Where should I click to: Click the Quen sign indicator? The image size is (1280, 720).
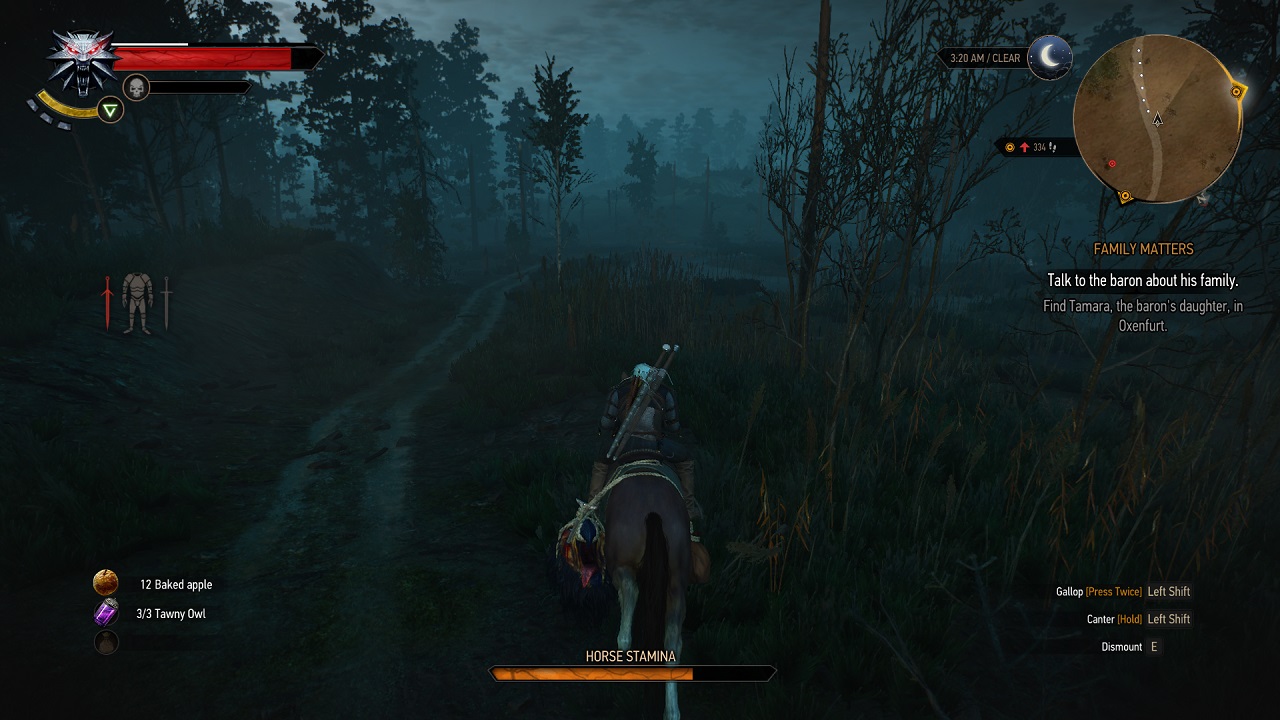[x=108, y=110]
